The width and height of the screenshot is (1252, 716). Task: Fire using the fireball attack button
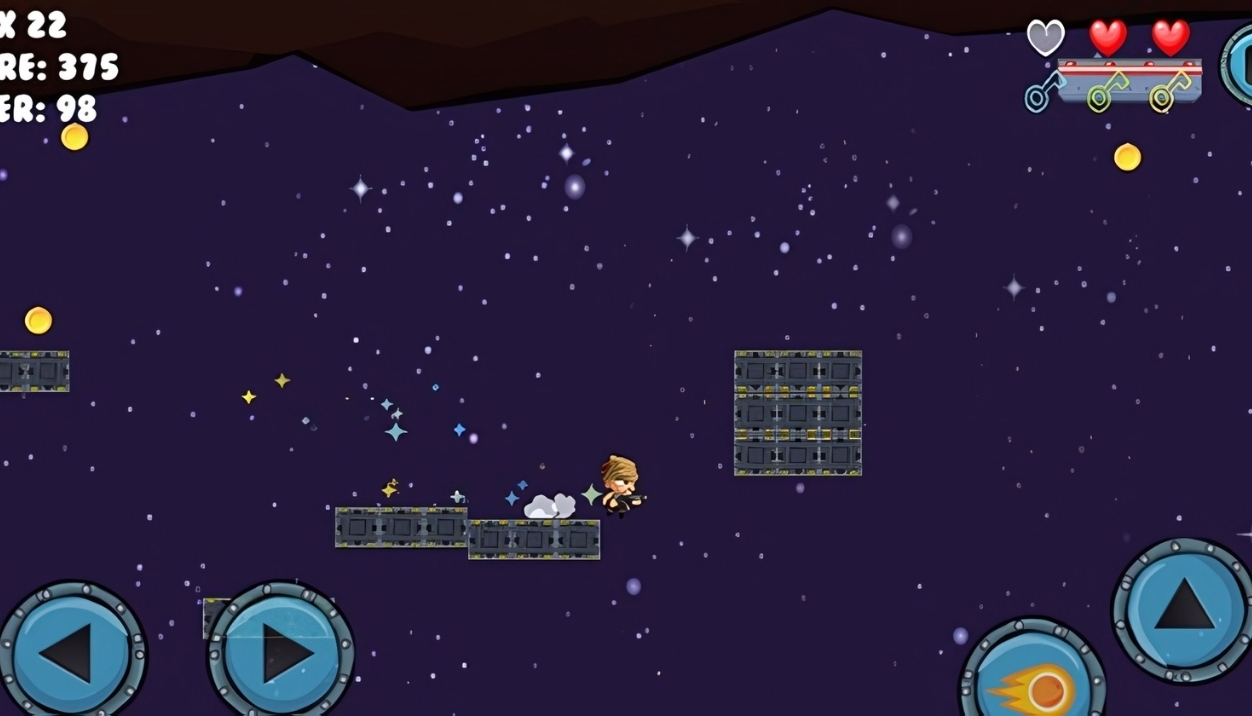1034,682
